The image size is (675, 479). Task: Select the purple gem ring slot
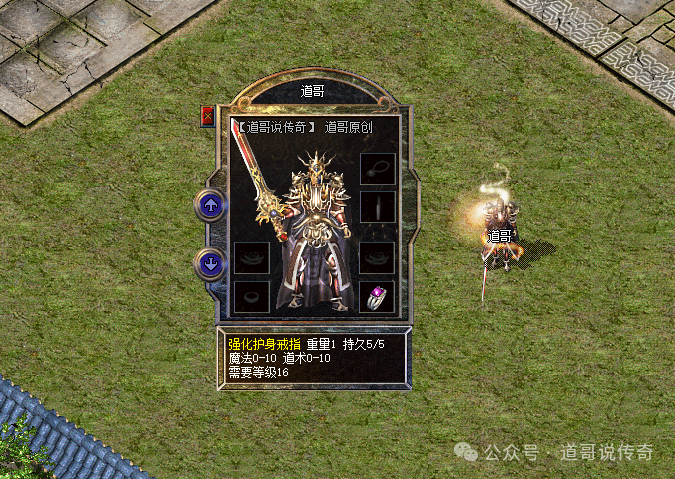[x=377, y=296]
